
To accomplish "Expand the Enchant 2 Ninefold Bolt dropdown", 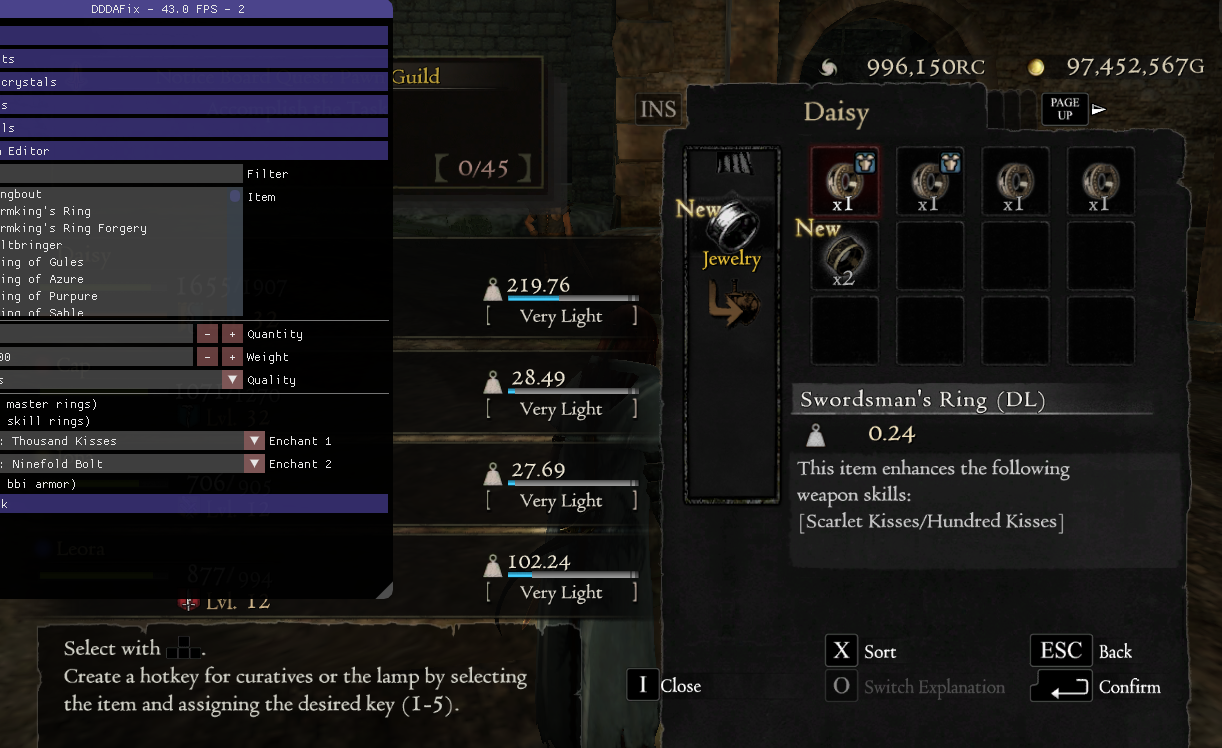I will click(254, 464).
